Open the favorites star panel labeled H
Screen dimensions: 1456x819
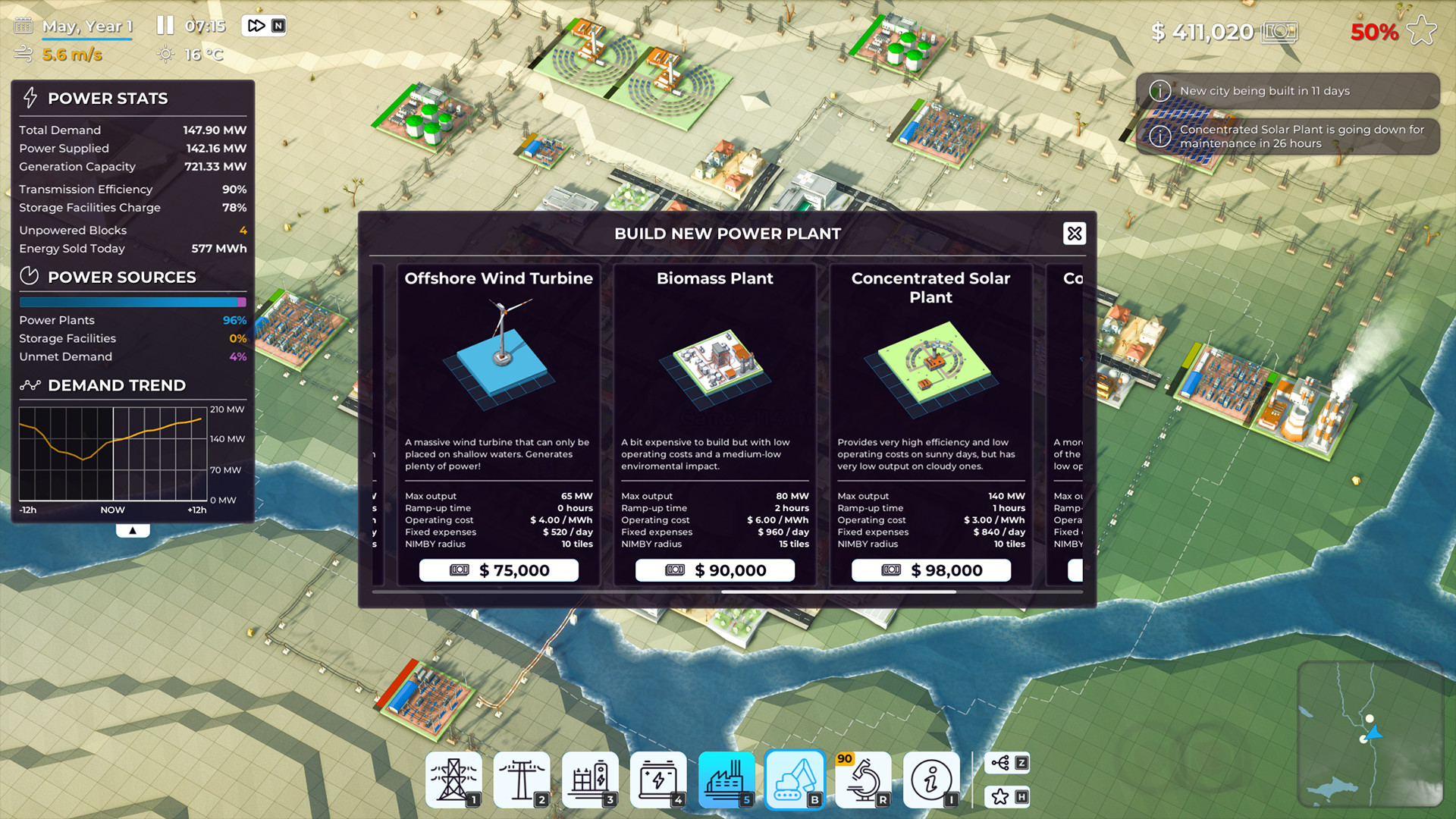1007,797
